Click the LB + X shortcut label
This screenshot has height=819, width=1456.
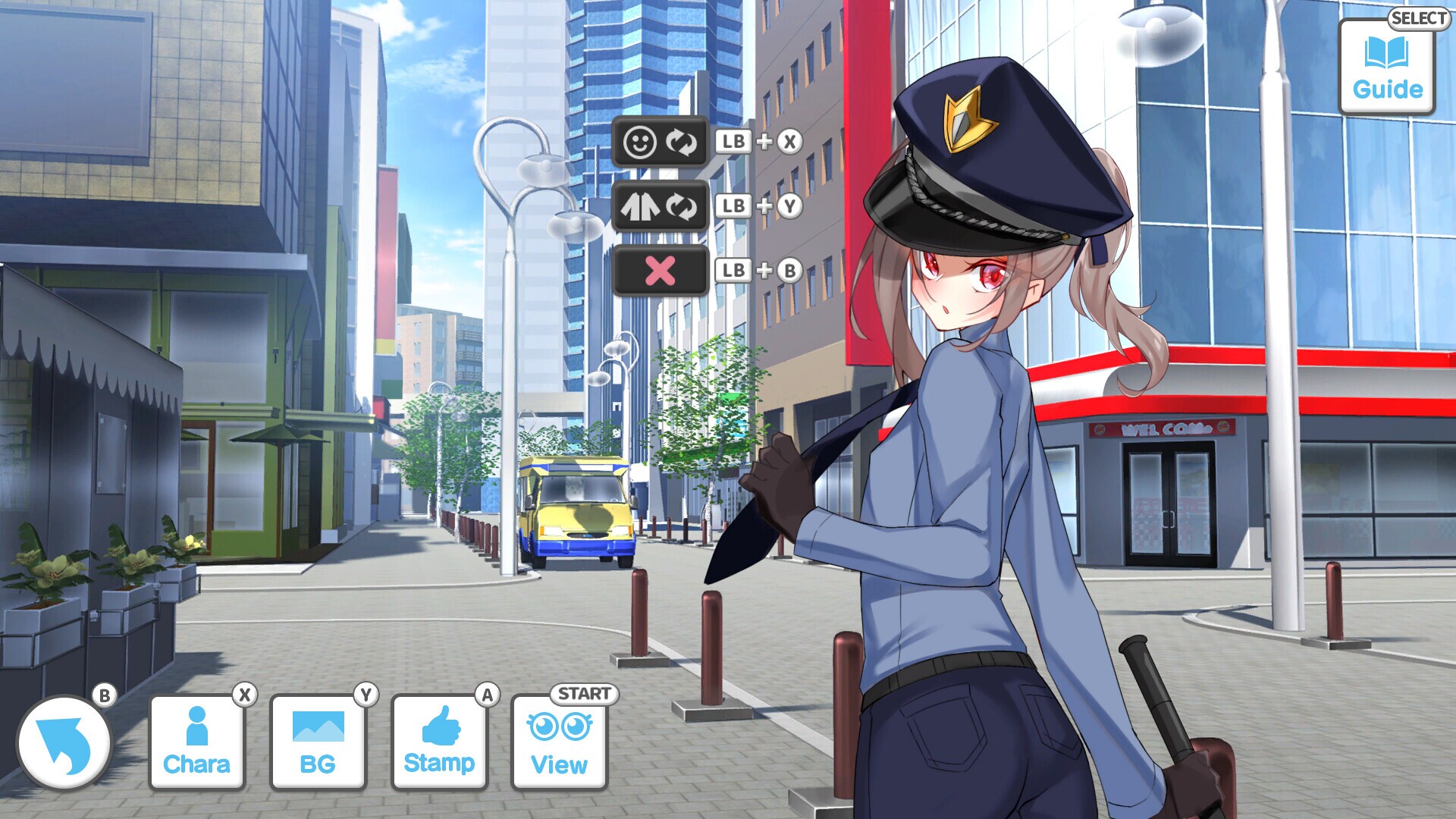[x=759, y=141]
